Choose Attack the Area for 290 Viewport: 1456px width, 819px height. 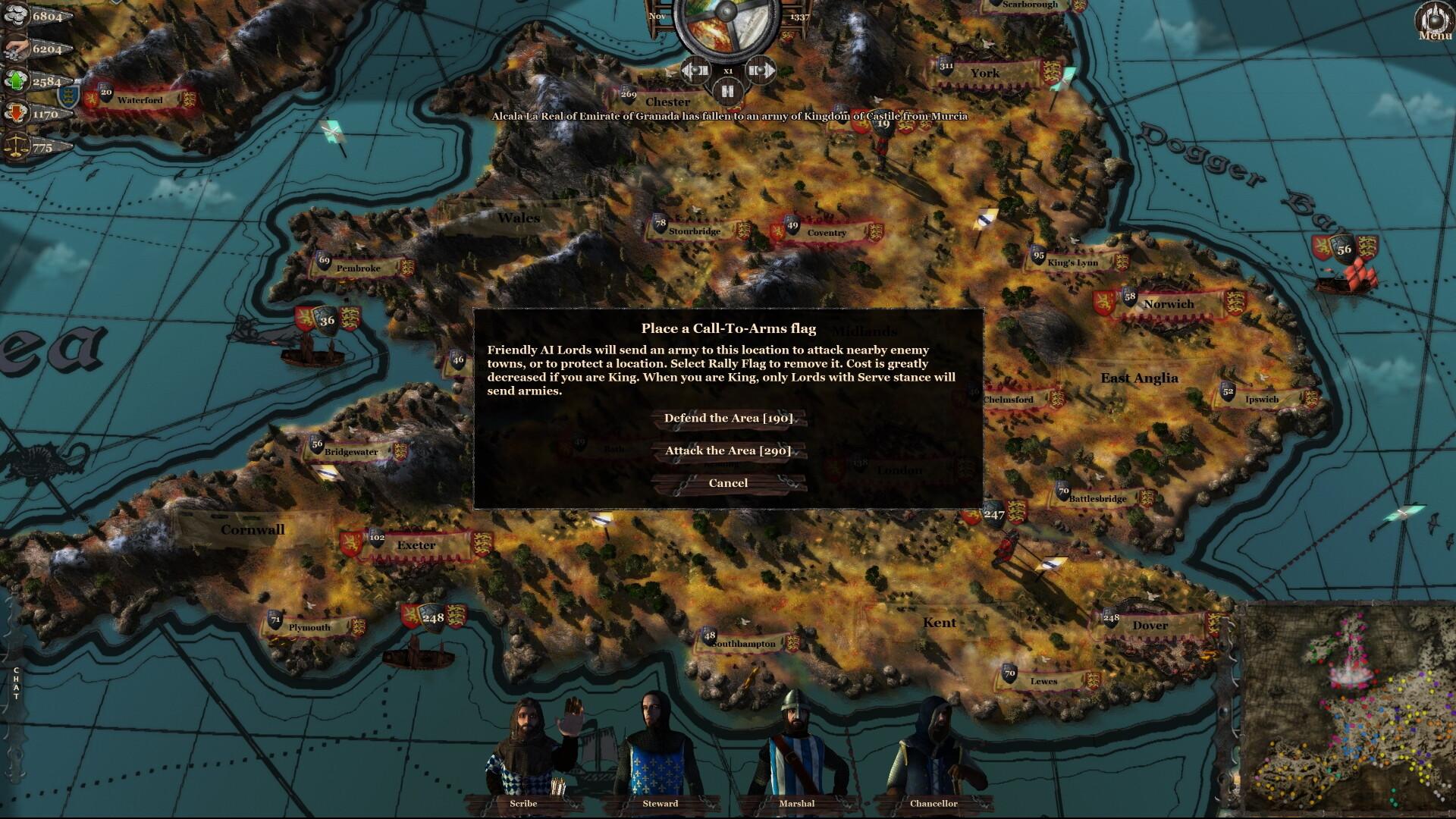pos(727,450)
